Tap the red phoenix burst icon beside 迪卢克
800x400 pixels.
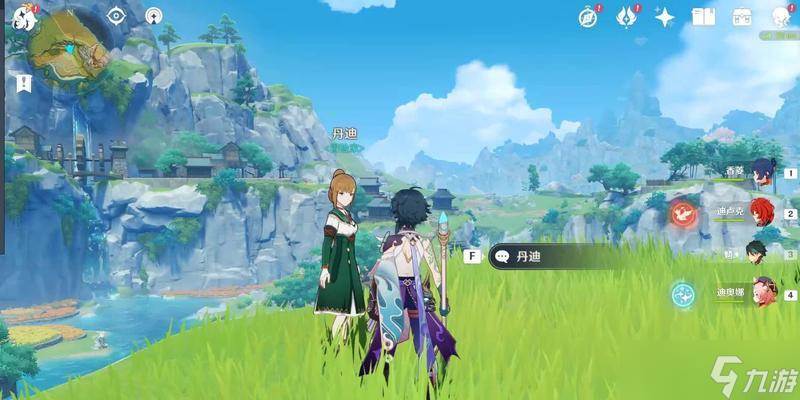683,212
